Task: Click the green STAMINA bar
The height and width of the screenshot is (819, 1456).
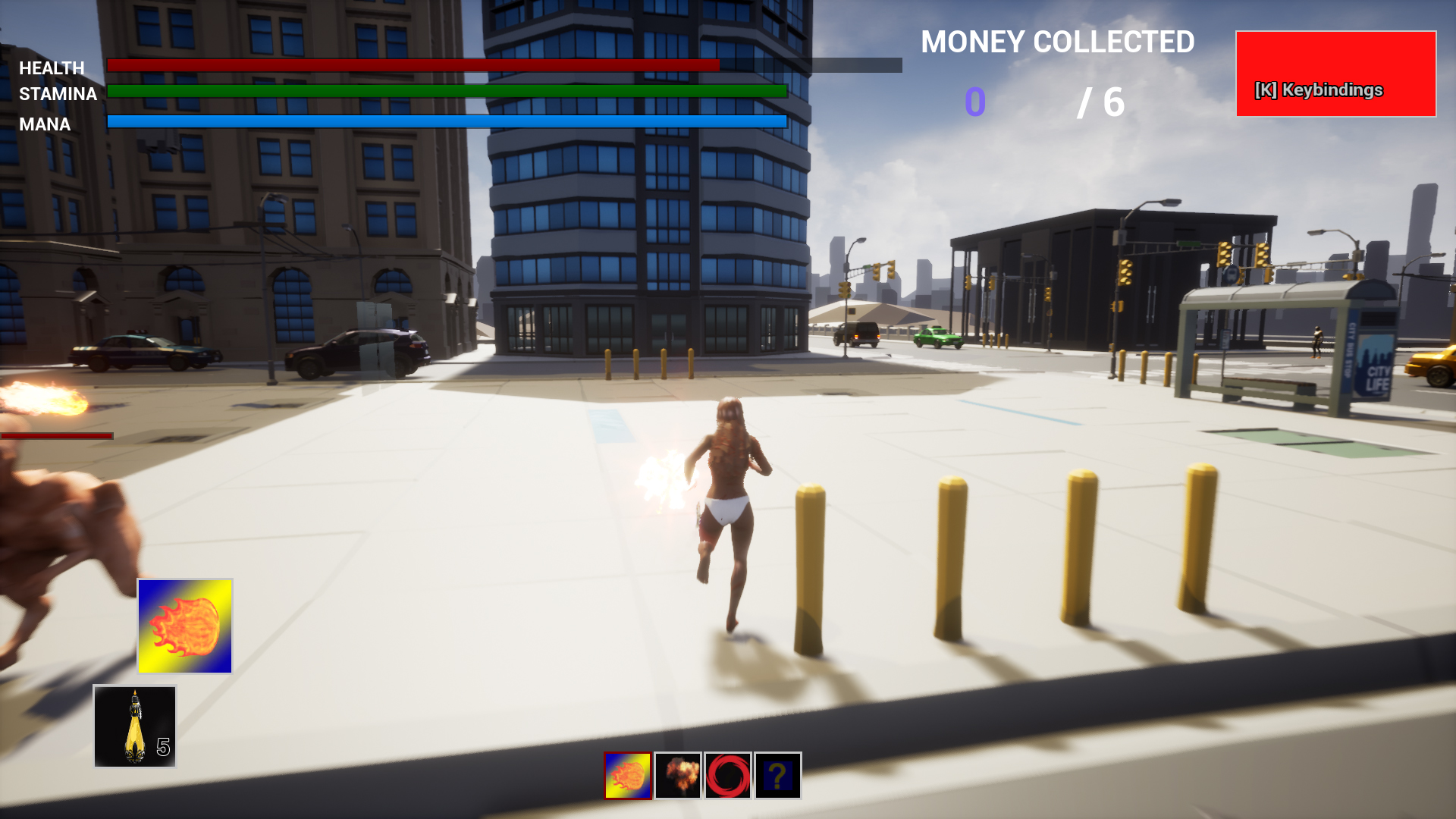Action: [x=447, y=92]
